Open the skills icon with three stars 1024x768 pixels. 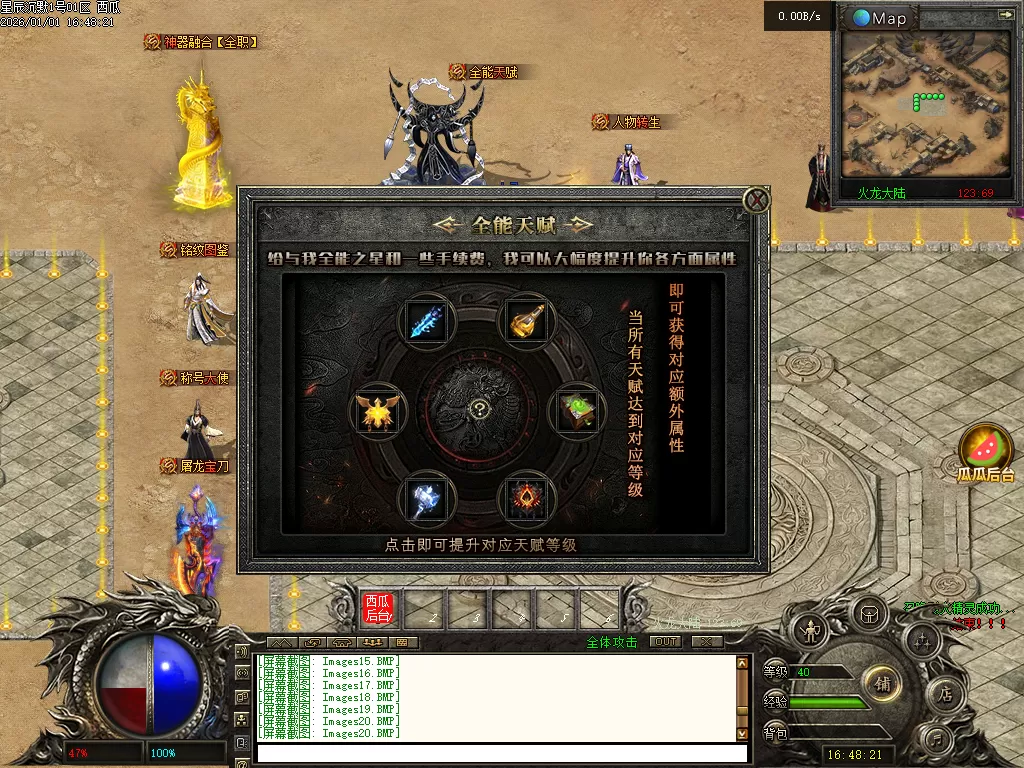pos(922,641)
